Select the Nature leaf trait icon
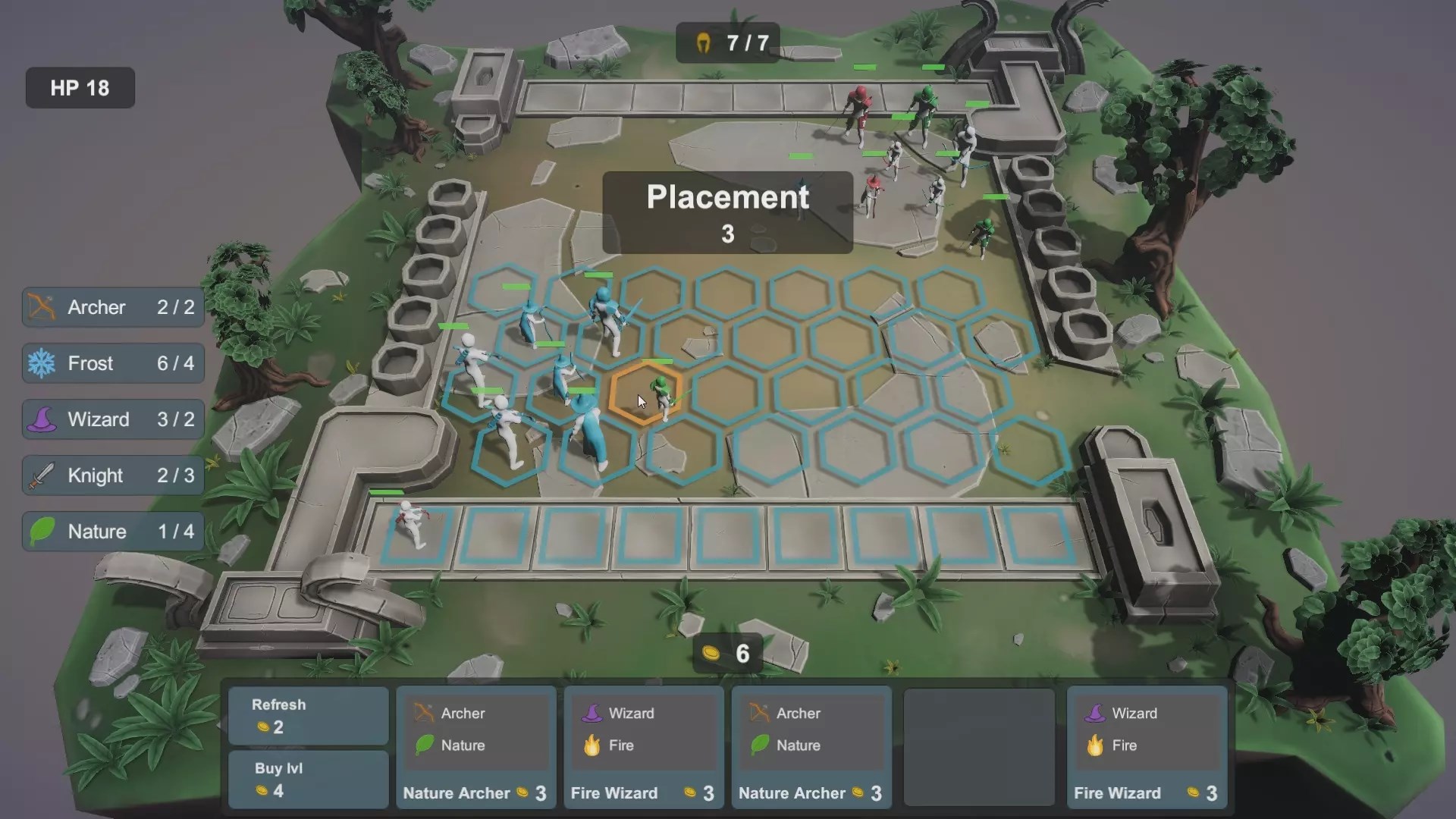This screenshot has height=819, width=1456. [42, 532]
